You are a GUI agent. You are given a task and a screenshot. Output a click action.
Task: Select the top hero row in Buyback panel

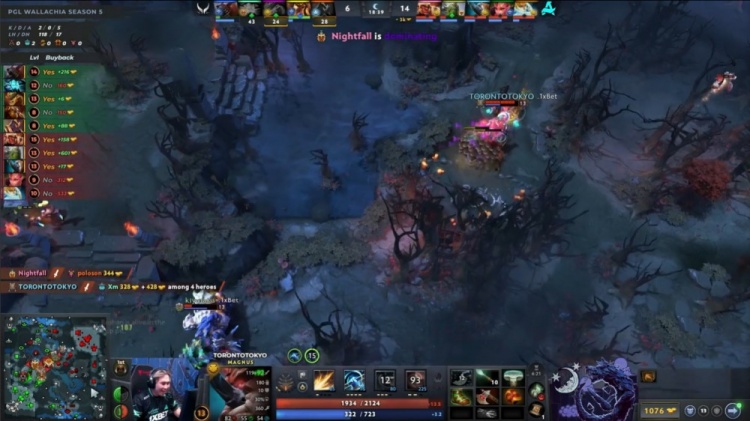click(x=40, y=72)
